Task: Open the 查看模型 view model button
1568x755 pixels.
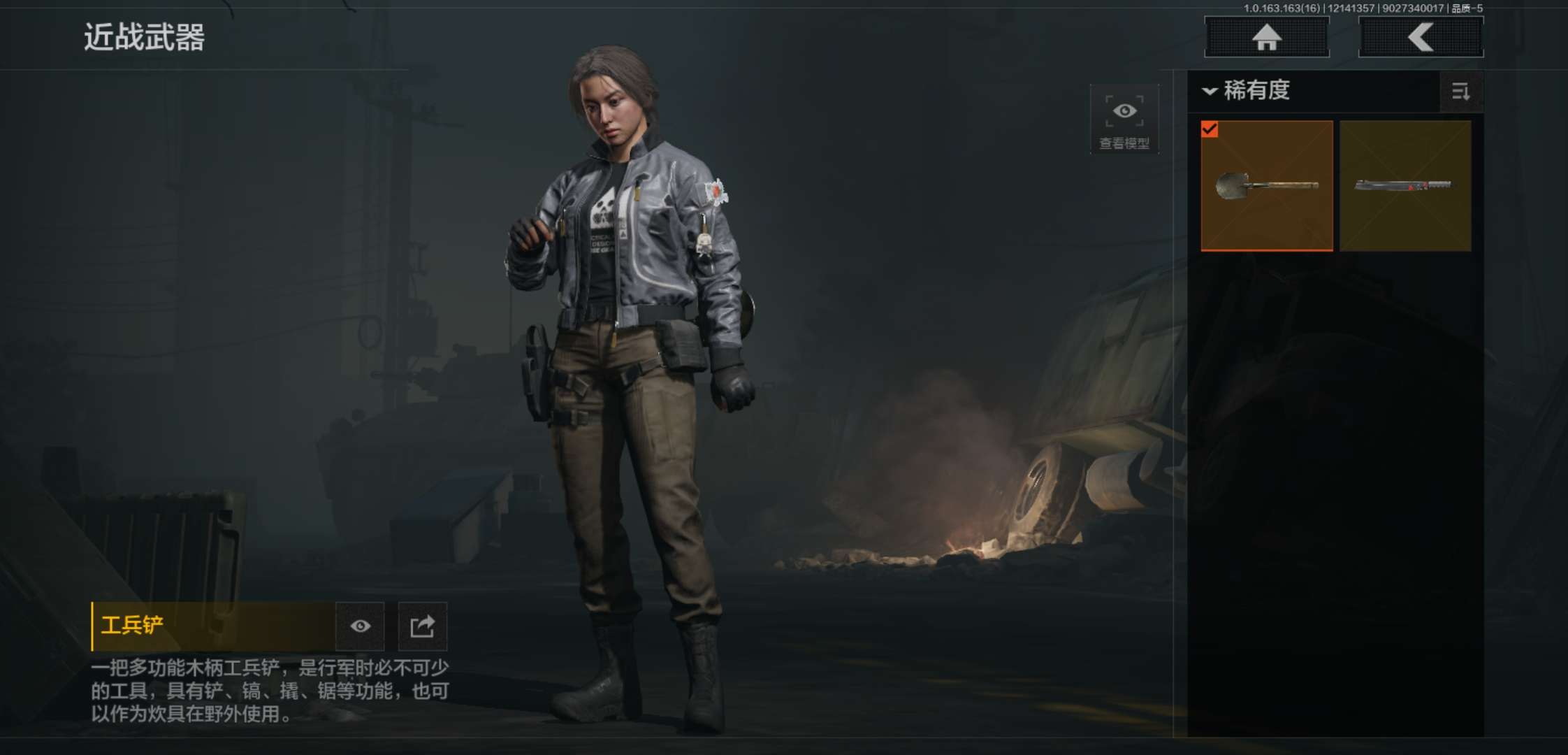Action: point(1124,120)
